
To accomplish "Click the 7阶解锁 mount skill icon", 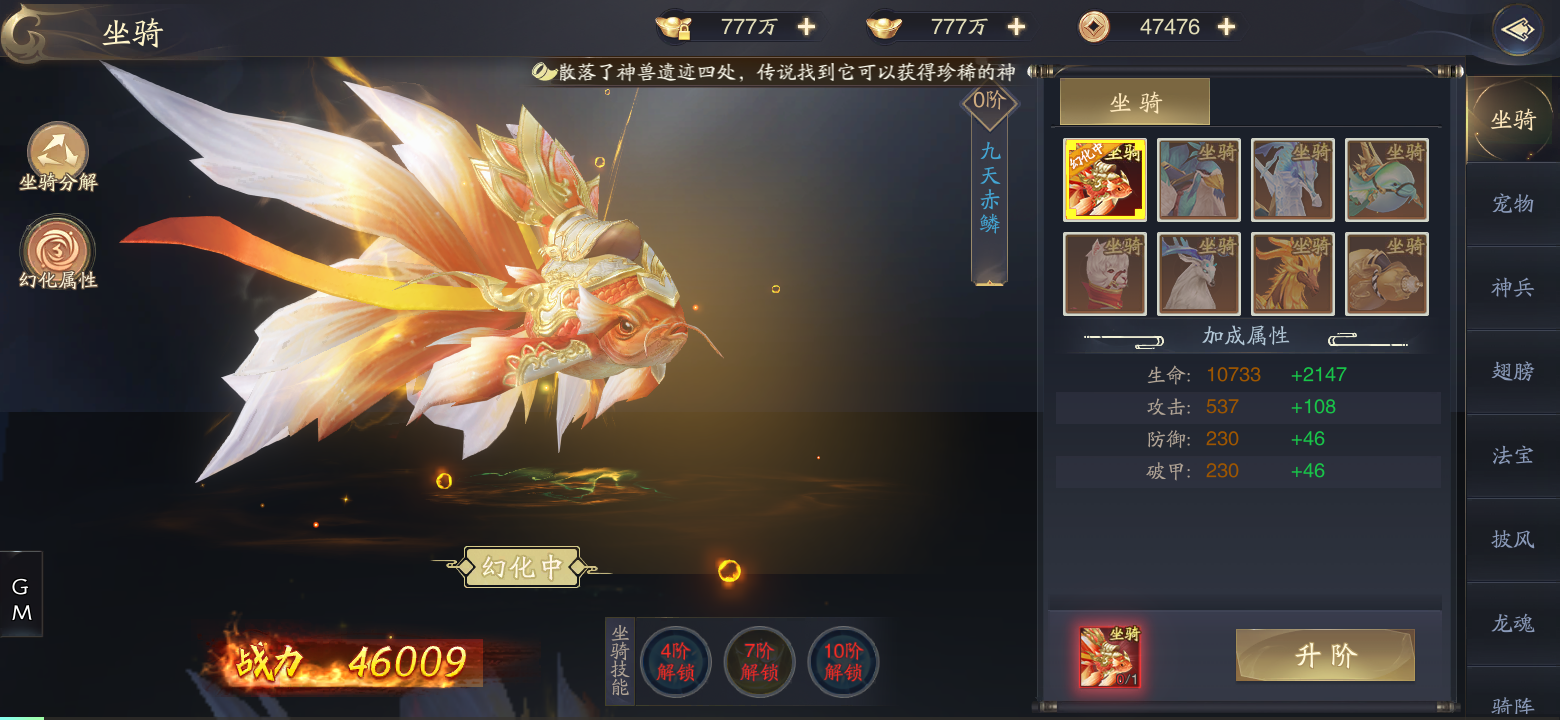I will 759,661.
